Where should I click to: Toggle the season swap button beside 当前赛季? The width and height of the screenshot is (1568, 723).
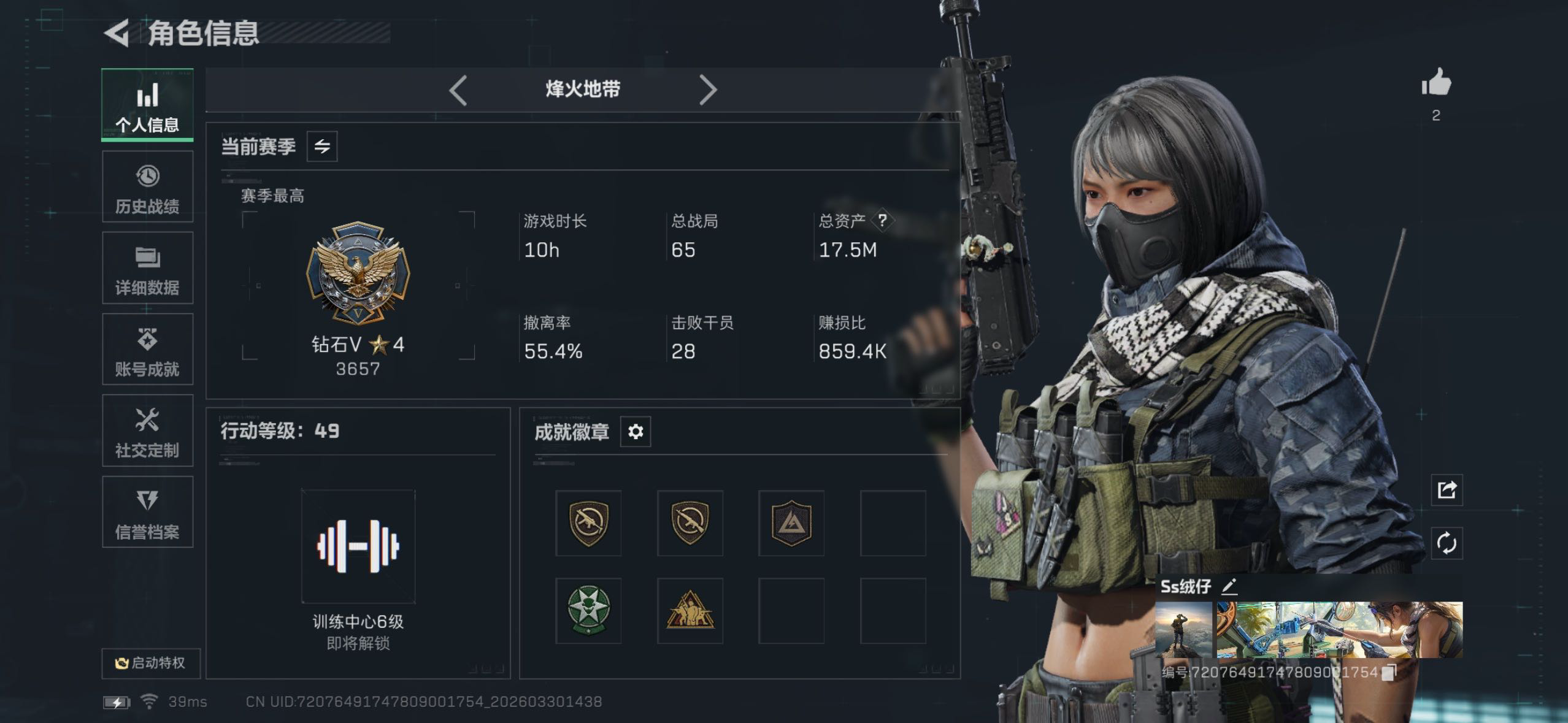(322, 147)
